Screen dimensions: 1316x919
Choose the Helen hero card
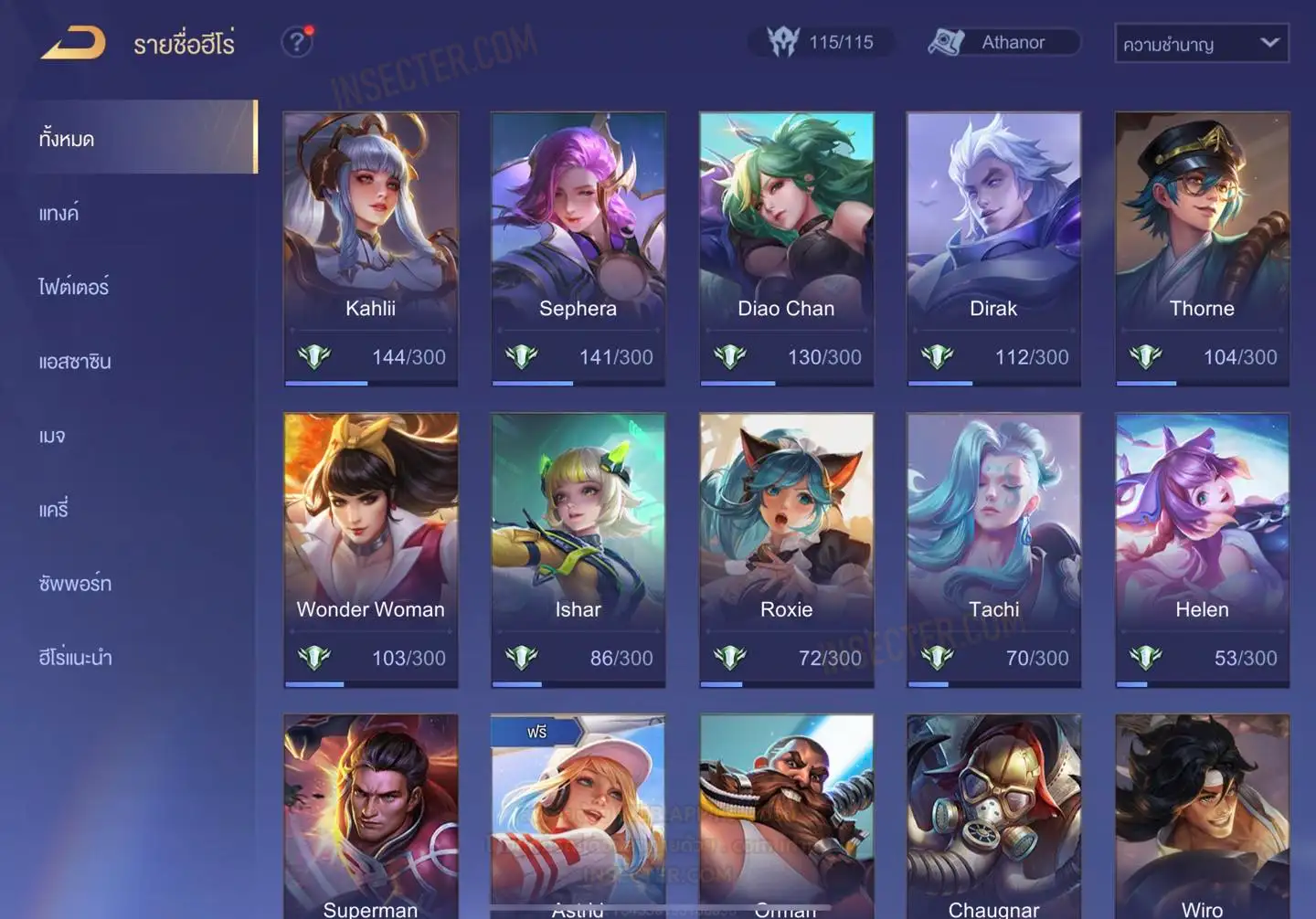click(1202, 549)
